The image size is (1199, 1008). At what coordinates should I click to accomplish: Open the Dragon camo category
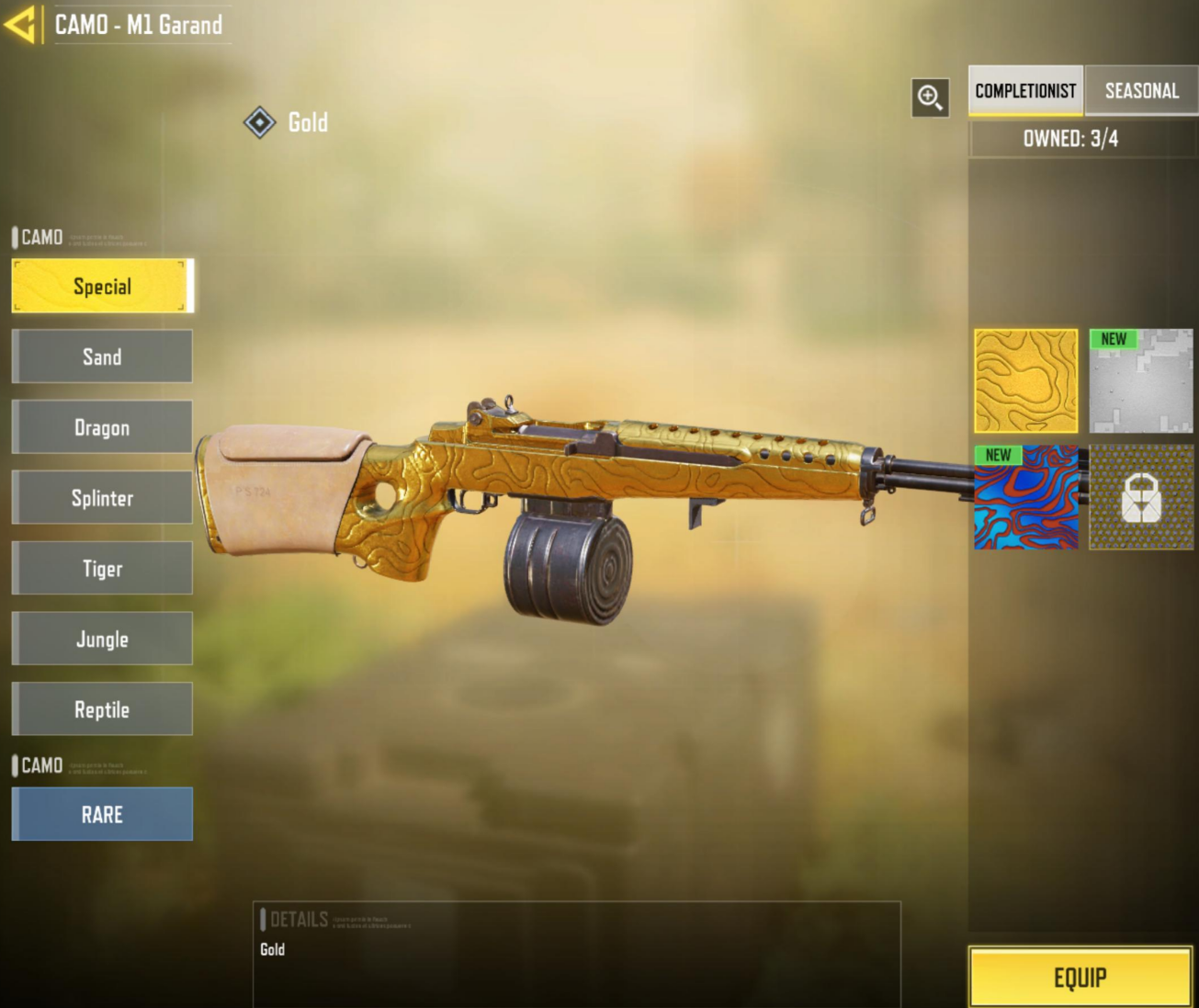point(101,427)
